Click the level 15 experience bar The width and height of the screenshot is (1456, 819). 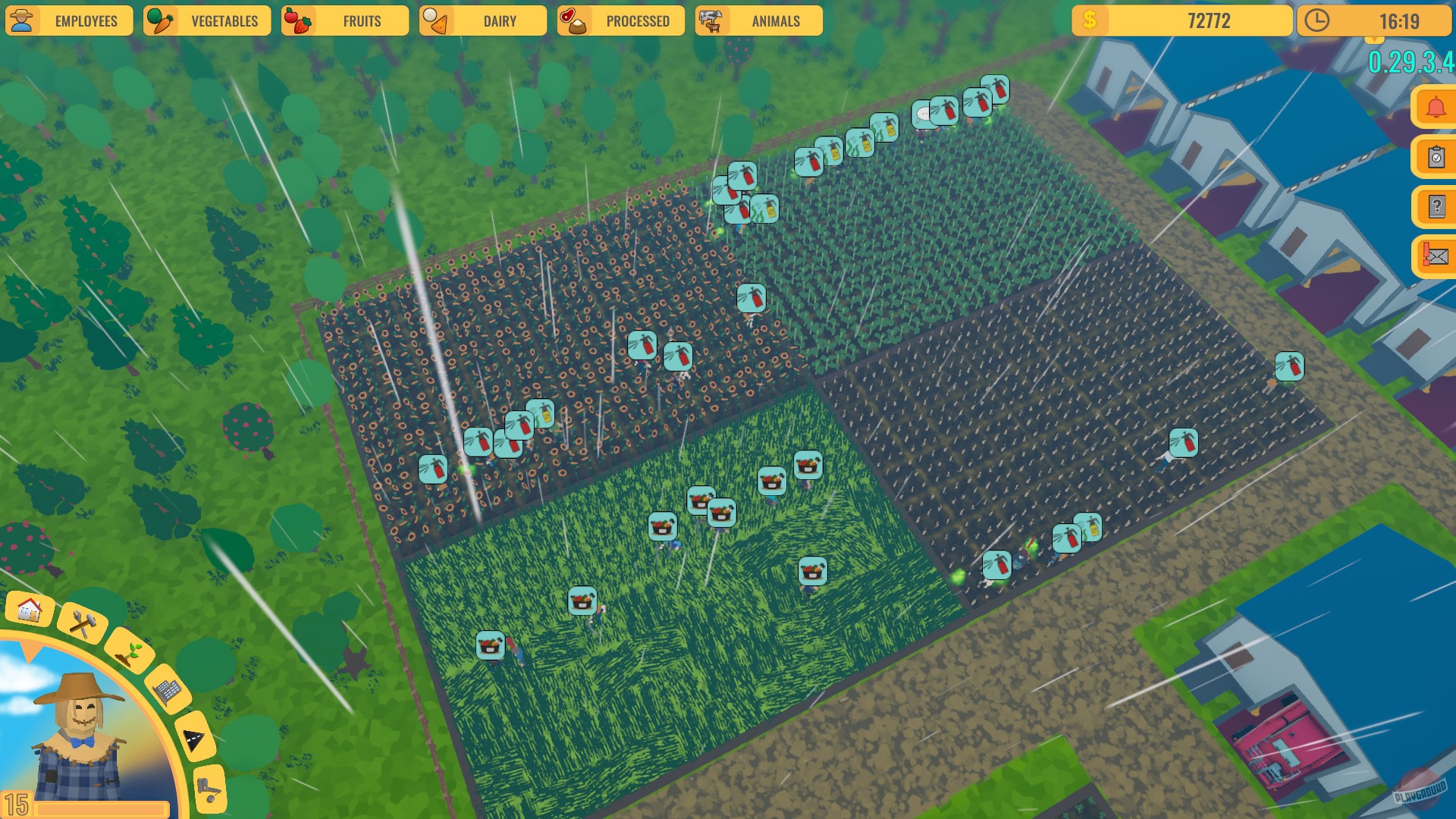[x=76, y=807]
